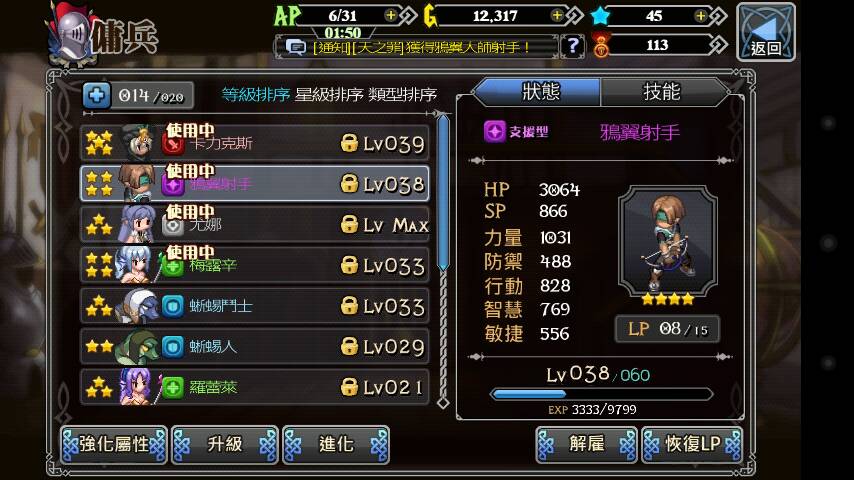
Task: Open 強化屬性 attribute enhancement
Action: (x=114, y=444)
